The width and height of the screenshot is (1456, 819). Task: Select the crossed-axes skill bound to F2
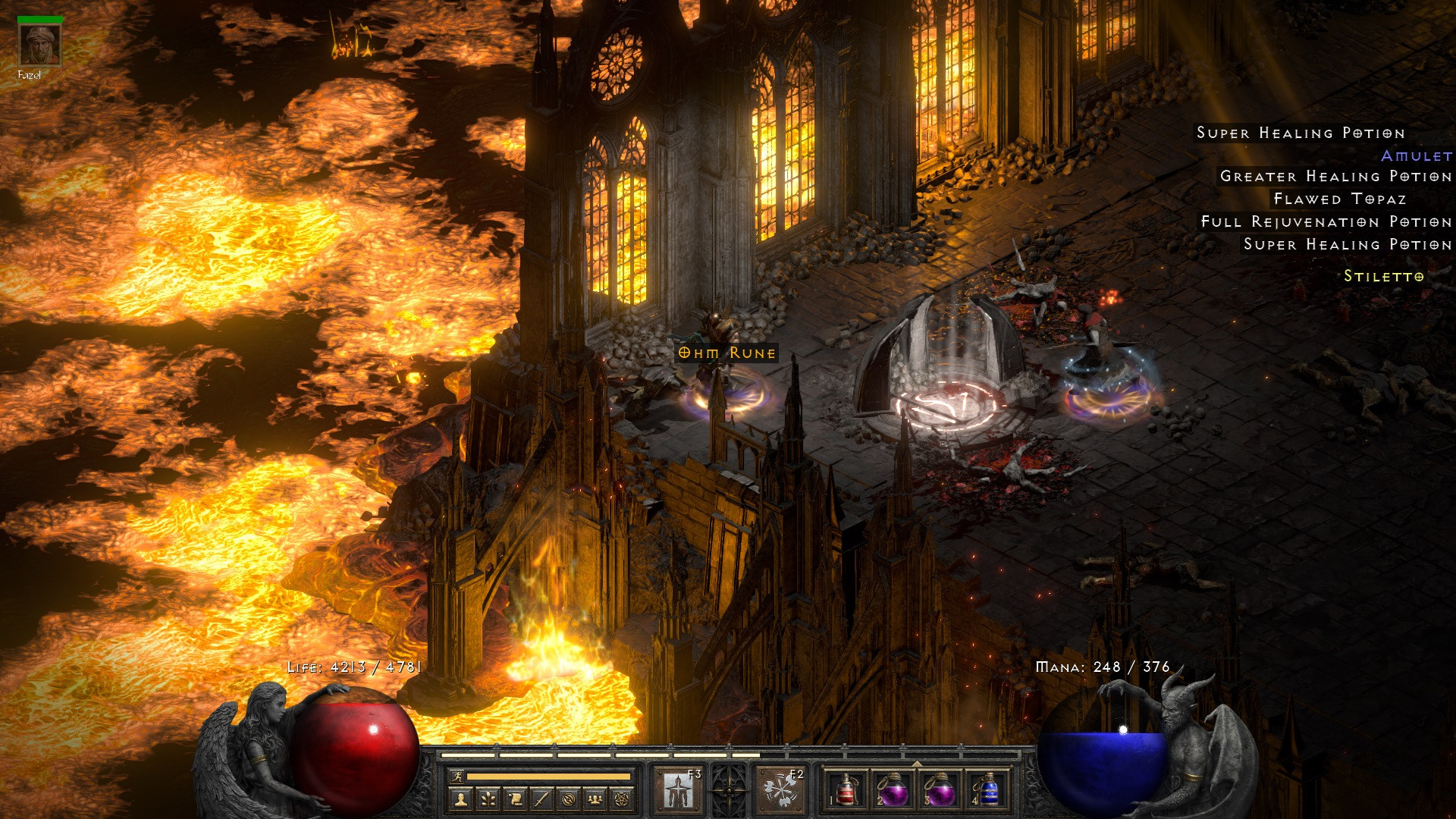point(780,789)
